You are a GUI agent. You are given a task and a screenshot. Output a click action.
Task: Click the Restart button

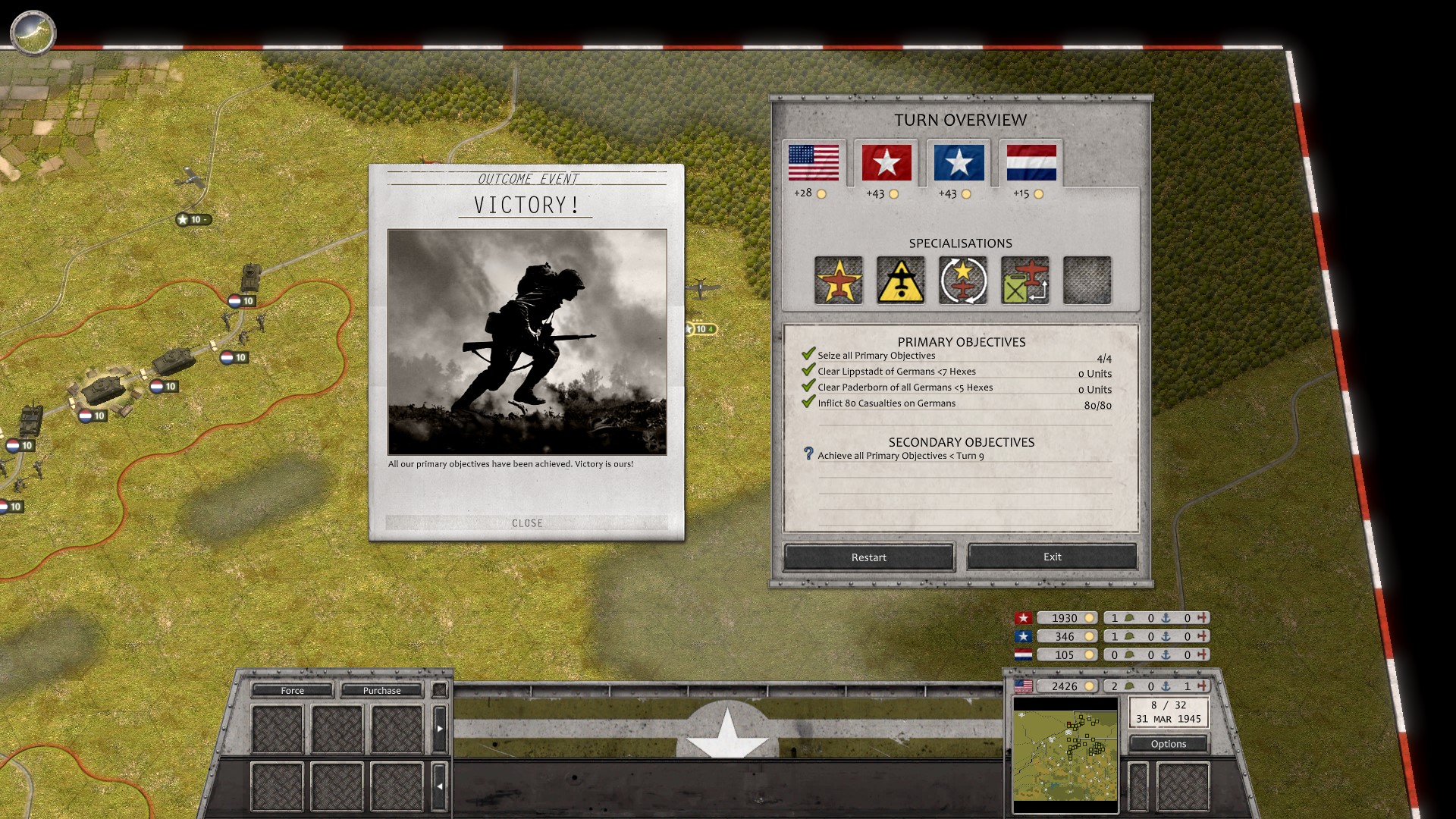pyautogui.click(x=868, y=557)
